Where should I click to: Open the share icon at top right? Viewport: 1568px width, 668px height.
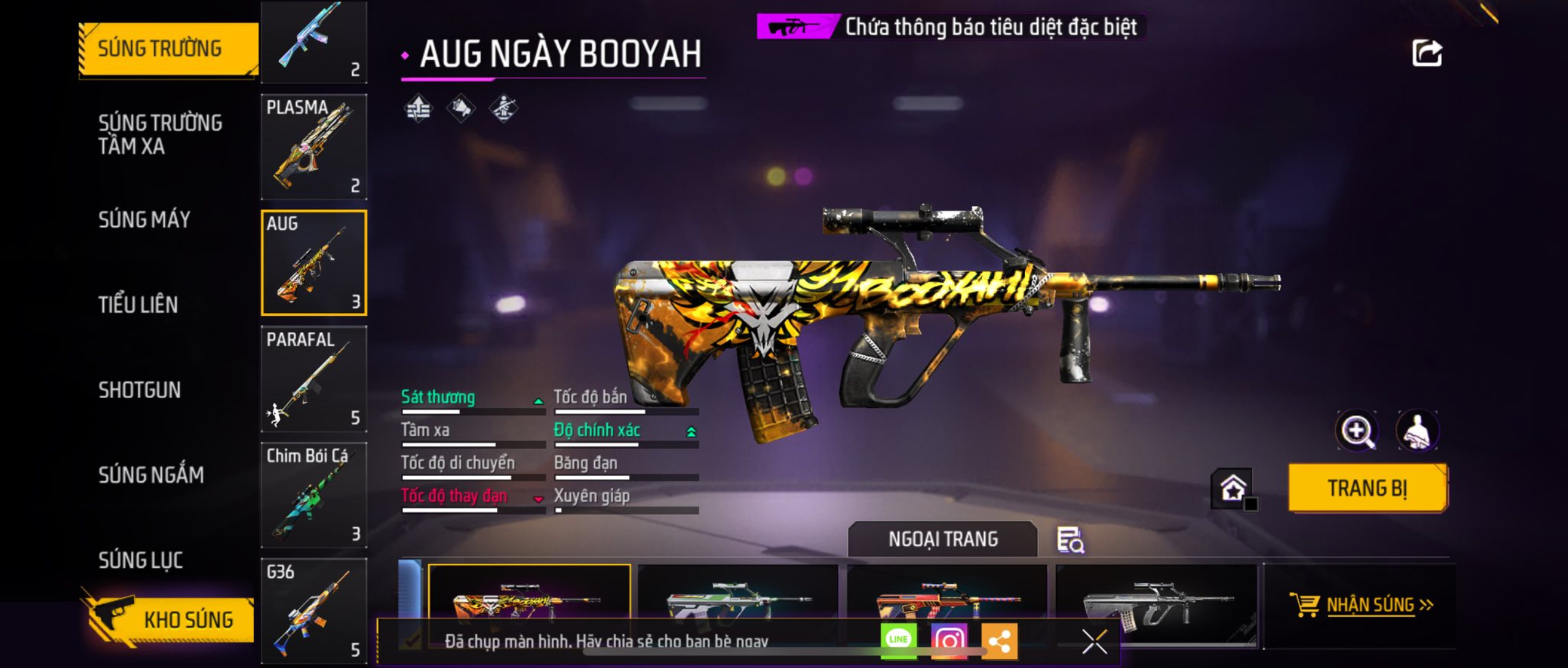[1427, 53]
